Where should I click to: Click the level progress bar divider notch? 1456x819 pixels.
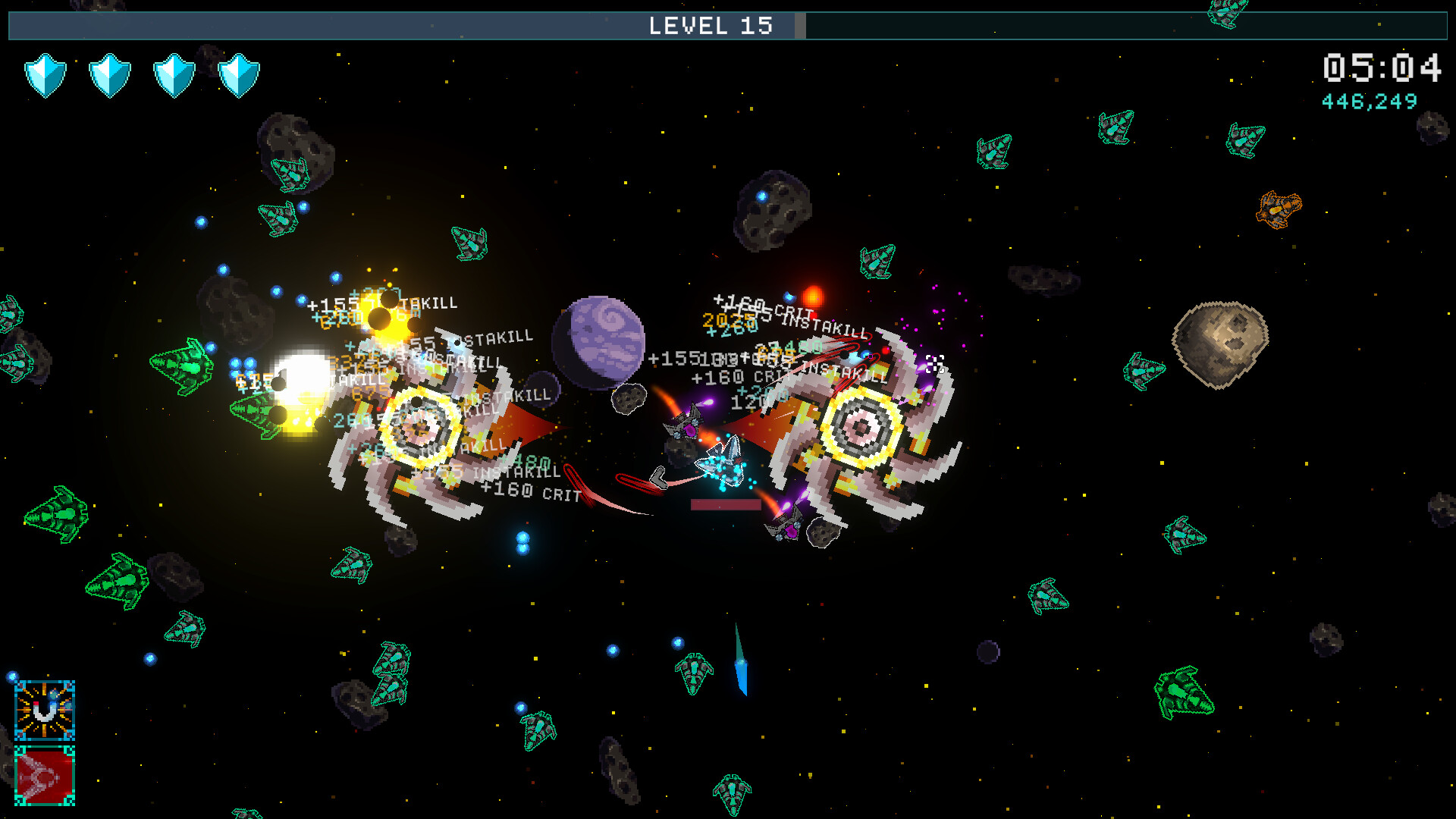(802, 26)
